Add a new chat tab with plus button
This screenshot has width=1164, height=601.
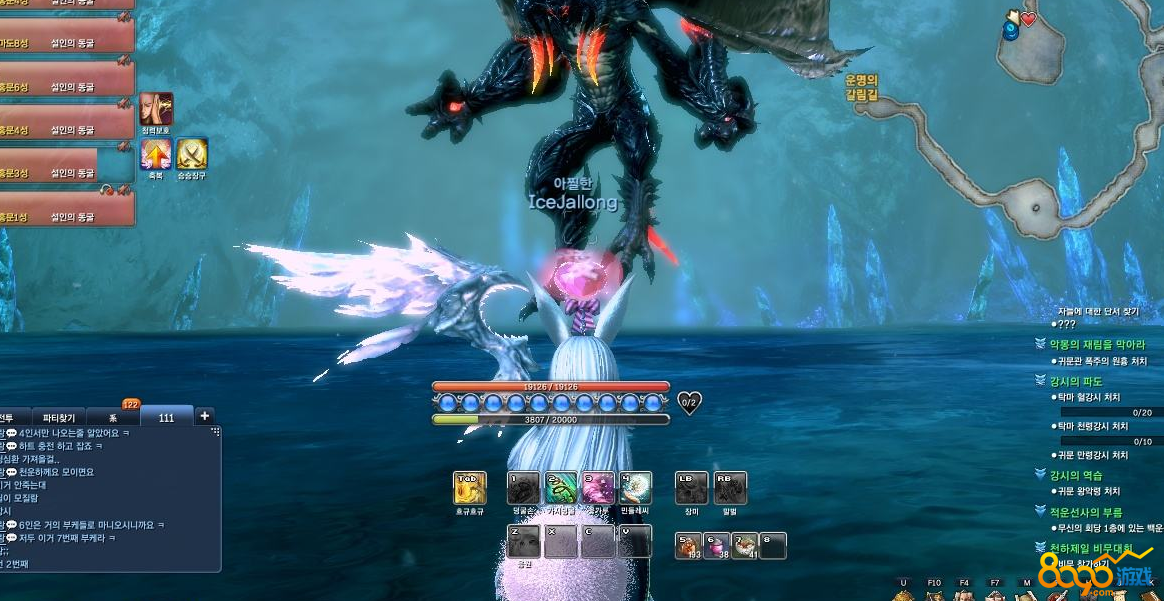pos(204,416)
